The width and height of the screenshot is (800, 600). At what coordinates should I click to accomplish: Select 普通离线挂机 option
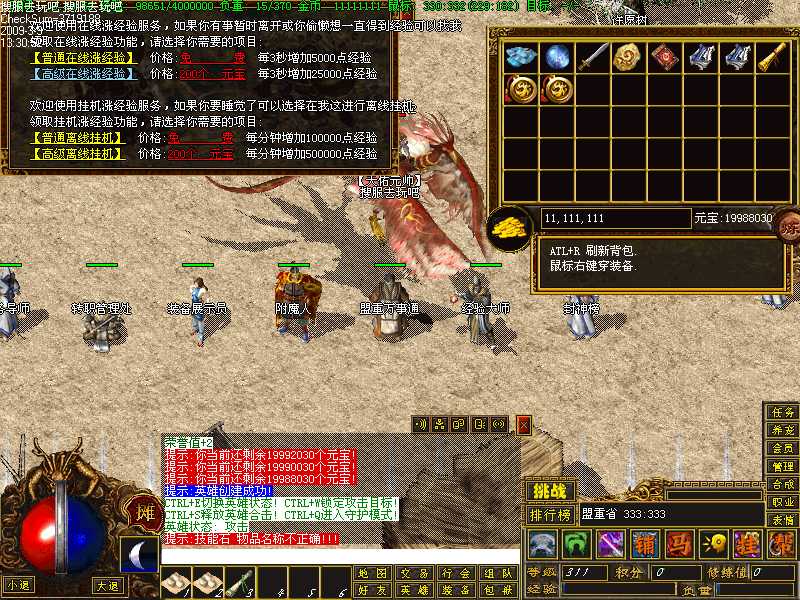point(78,138)
